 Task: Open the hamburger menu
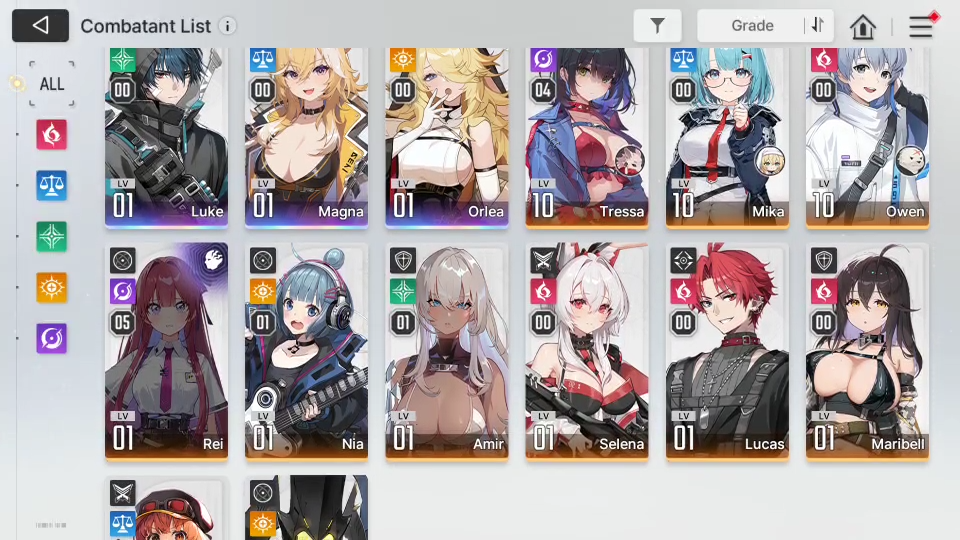(920, 27)
